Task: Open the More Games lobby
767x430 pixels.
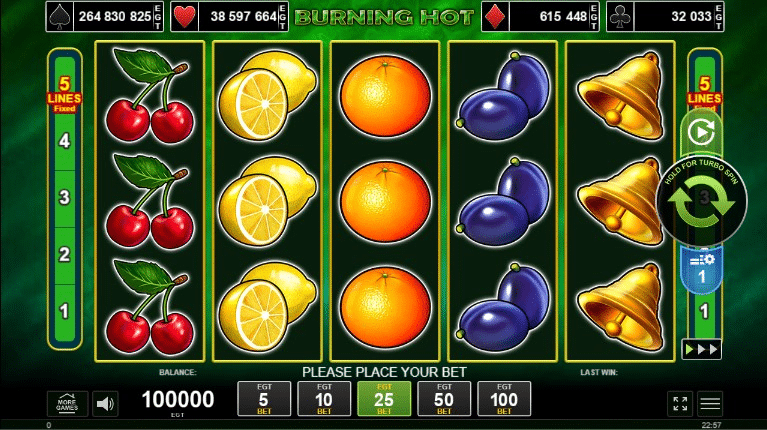Action: tap(67, 403)
